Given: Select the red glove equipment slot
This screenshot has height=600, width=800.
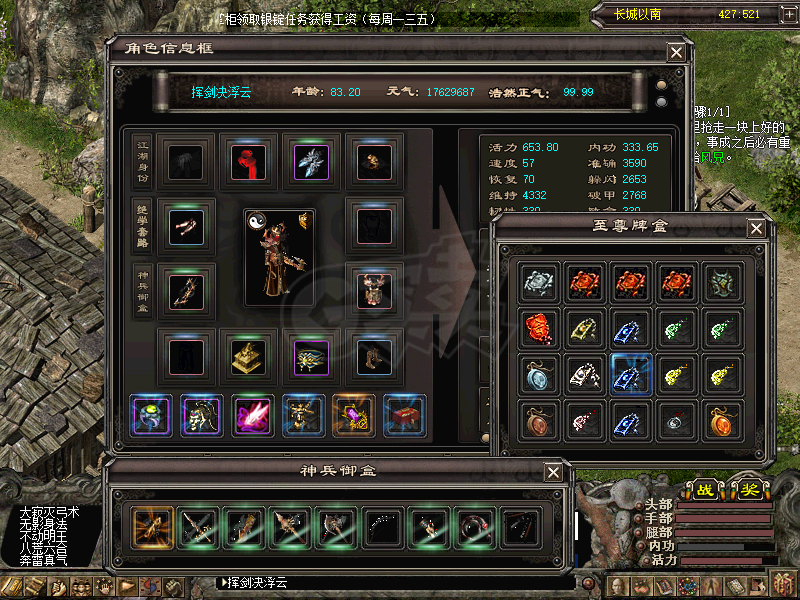Looking at the screenshot, I should 248,161.
